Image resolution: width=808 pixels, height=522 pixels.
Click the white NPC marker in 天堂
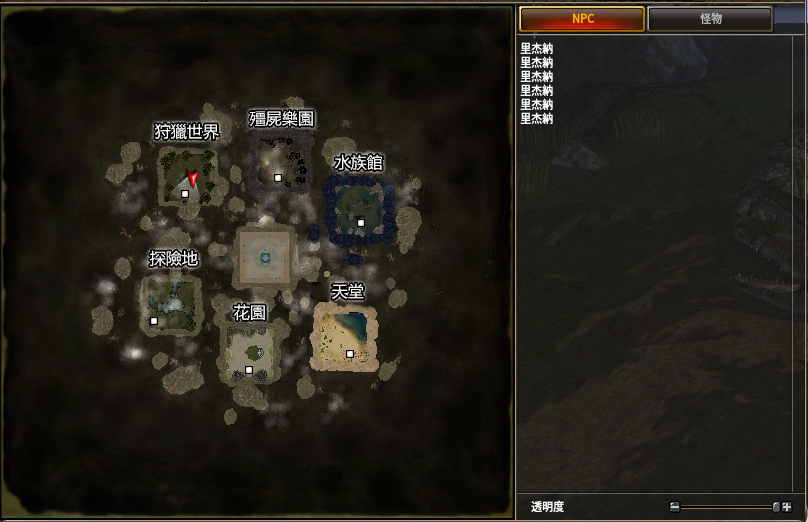[x=350, y=354]
